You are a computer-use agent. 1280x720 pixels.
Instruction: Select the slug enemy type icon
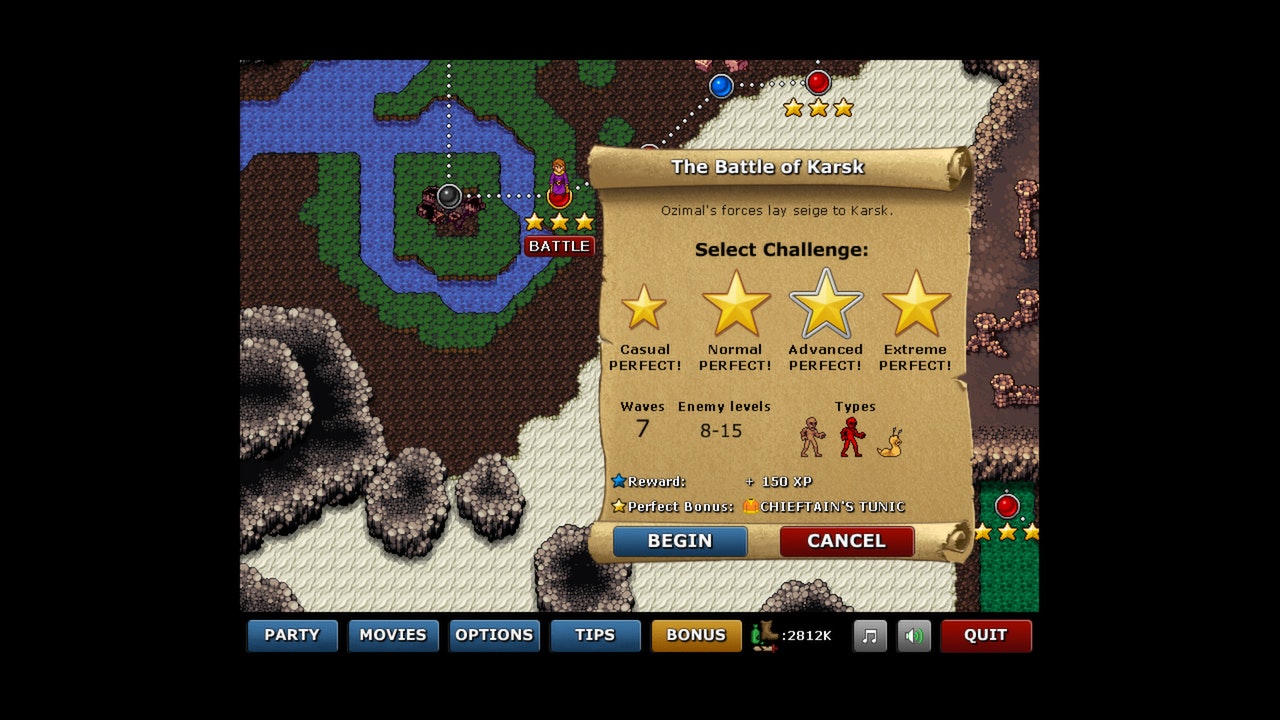click(889, 443)
